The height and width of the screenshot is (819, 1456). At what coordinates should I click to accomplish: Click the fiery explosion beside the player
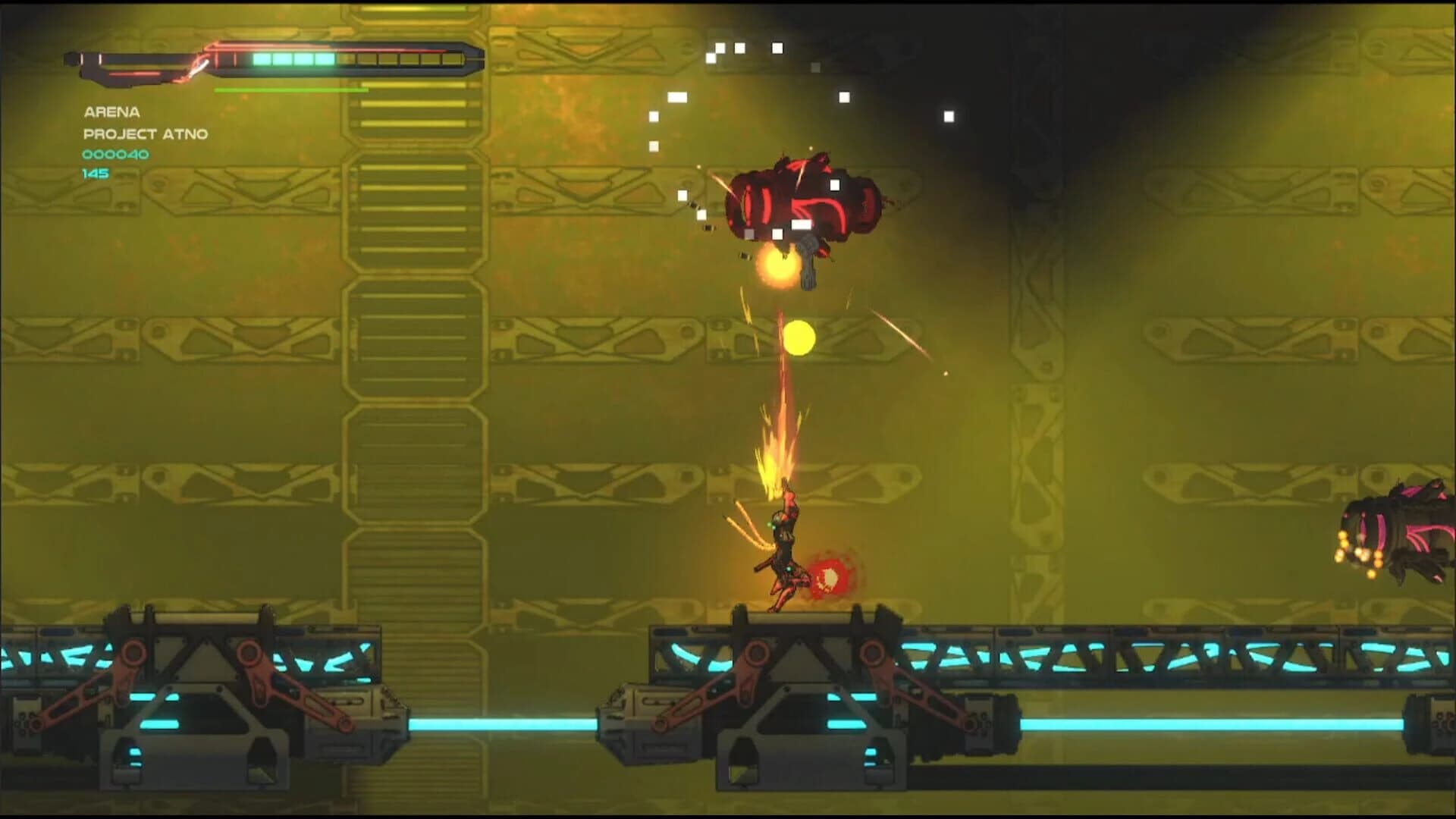[830, 576]
